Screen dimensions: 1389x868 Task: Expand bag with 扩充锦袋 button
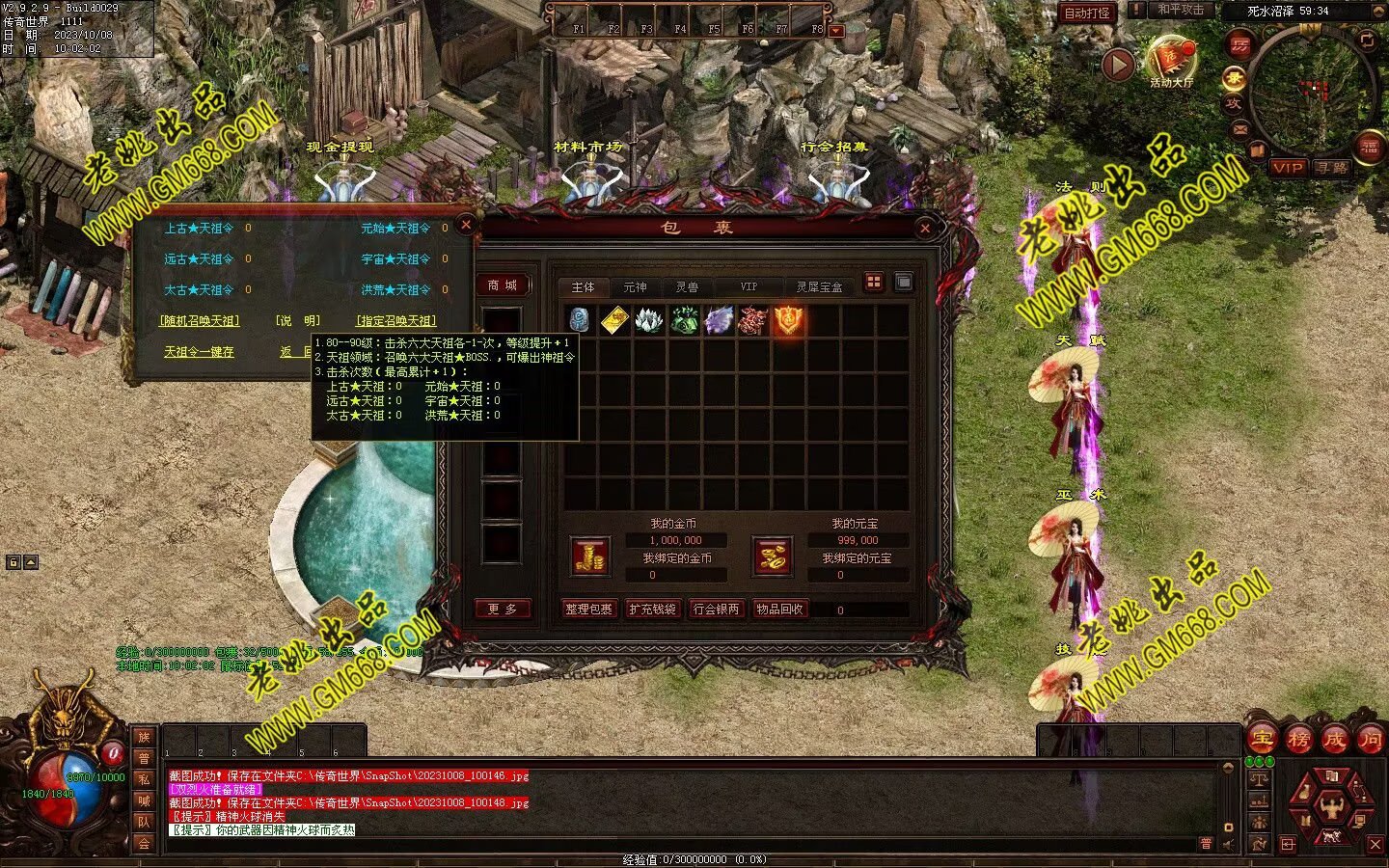pyautogui.click(x=653, y=610)
